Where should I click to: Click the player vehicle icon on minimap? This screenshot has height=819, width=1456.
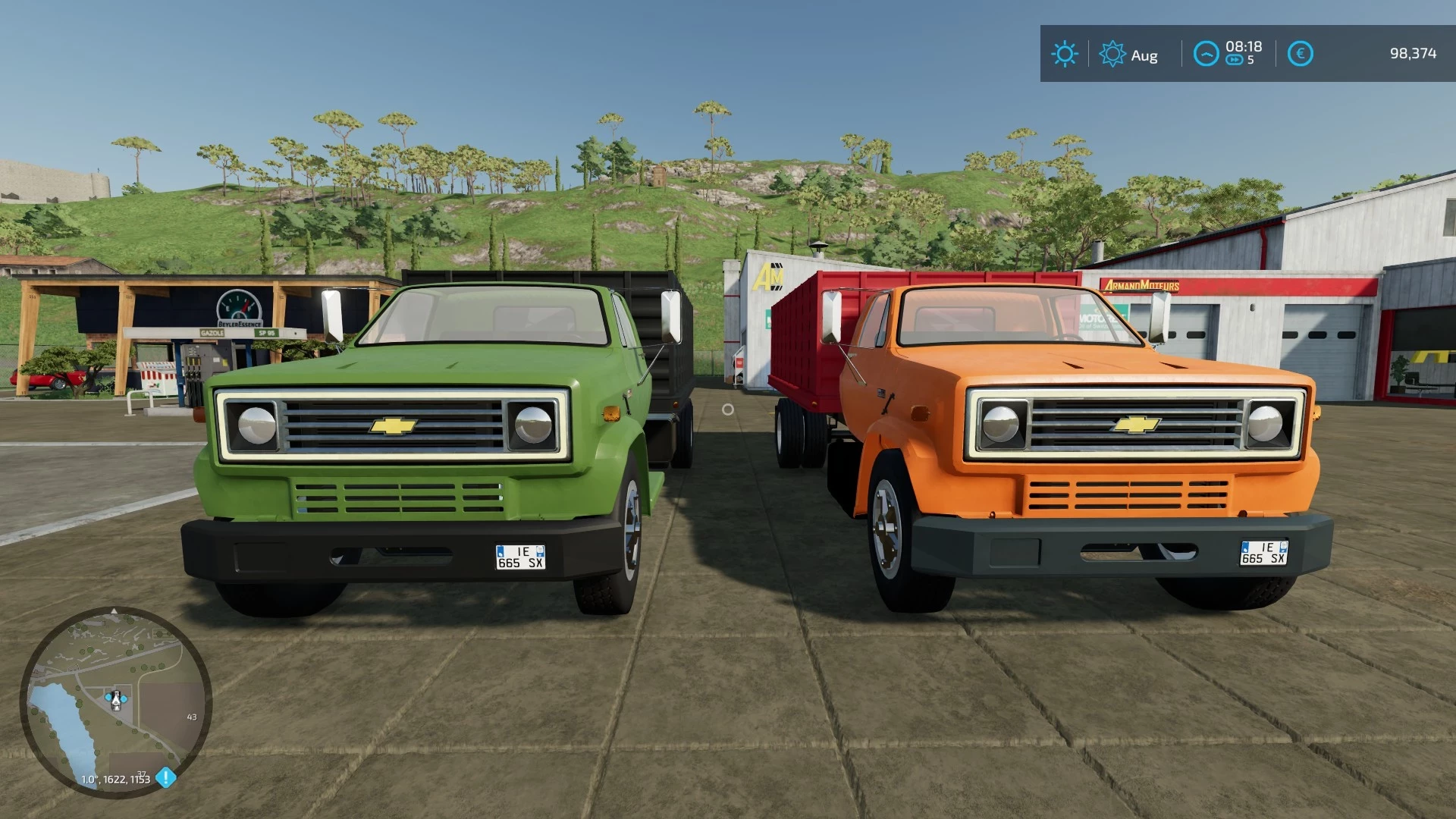(116, 699)
